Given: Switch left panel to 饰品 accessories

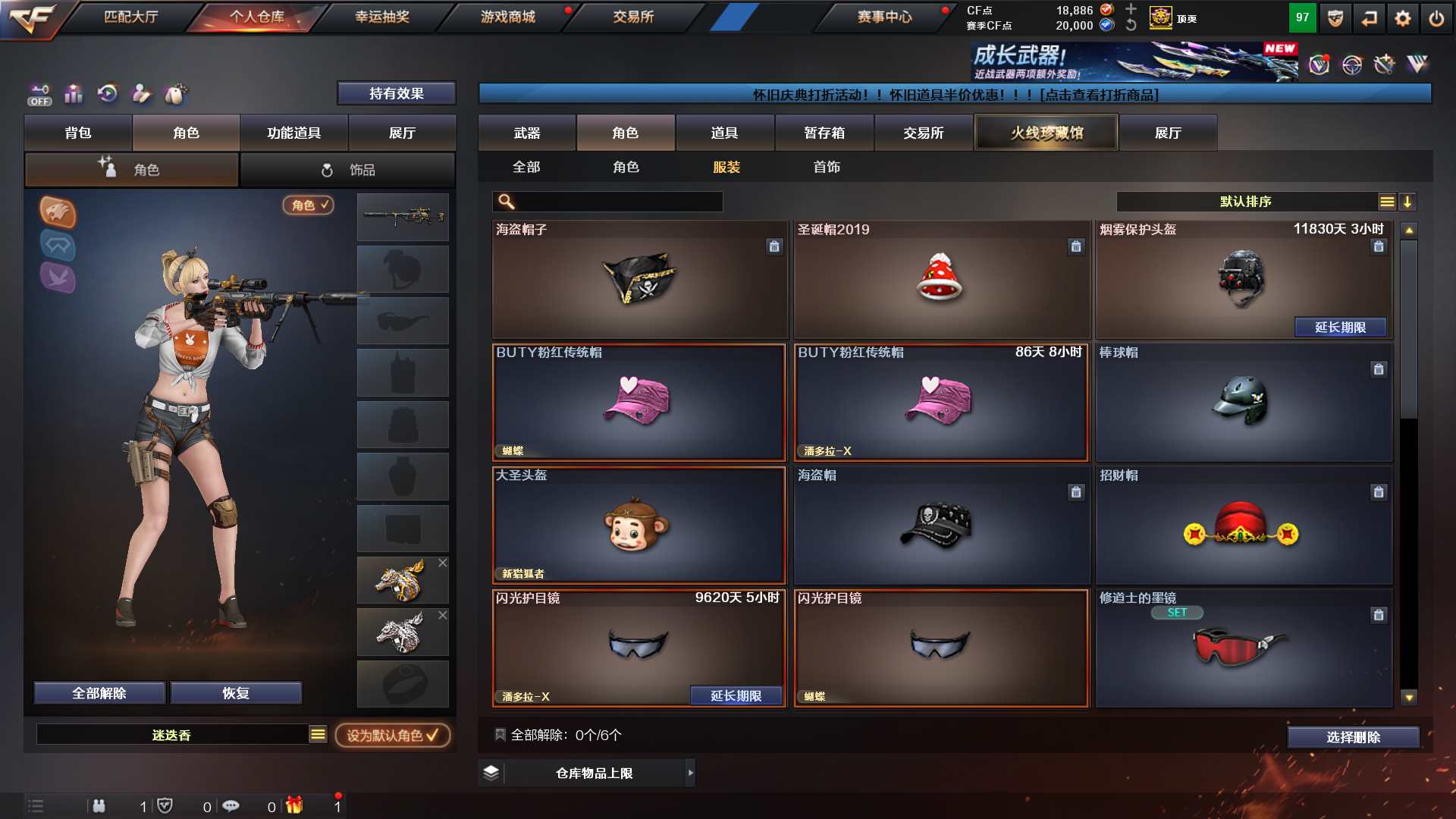Looking at the screenshot, I should click(x=348, y=170).
